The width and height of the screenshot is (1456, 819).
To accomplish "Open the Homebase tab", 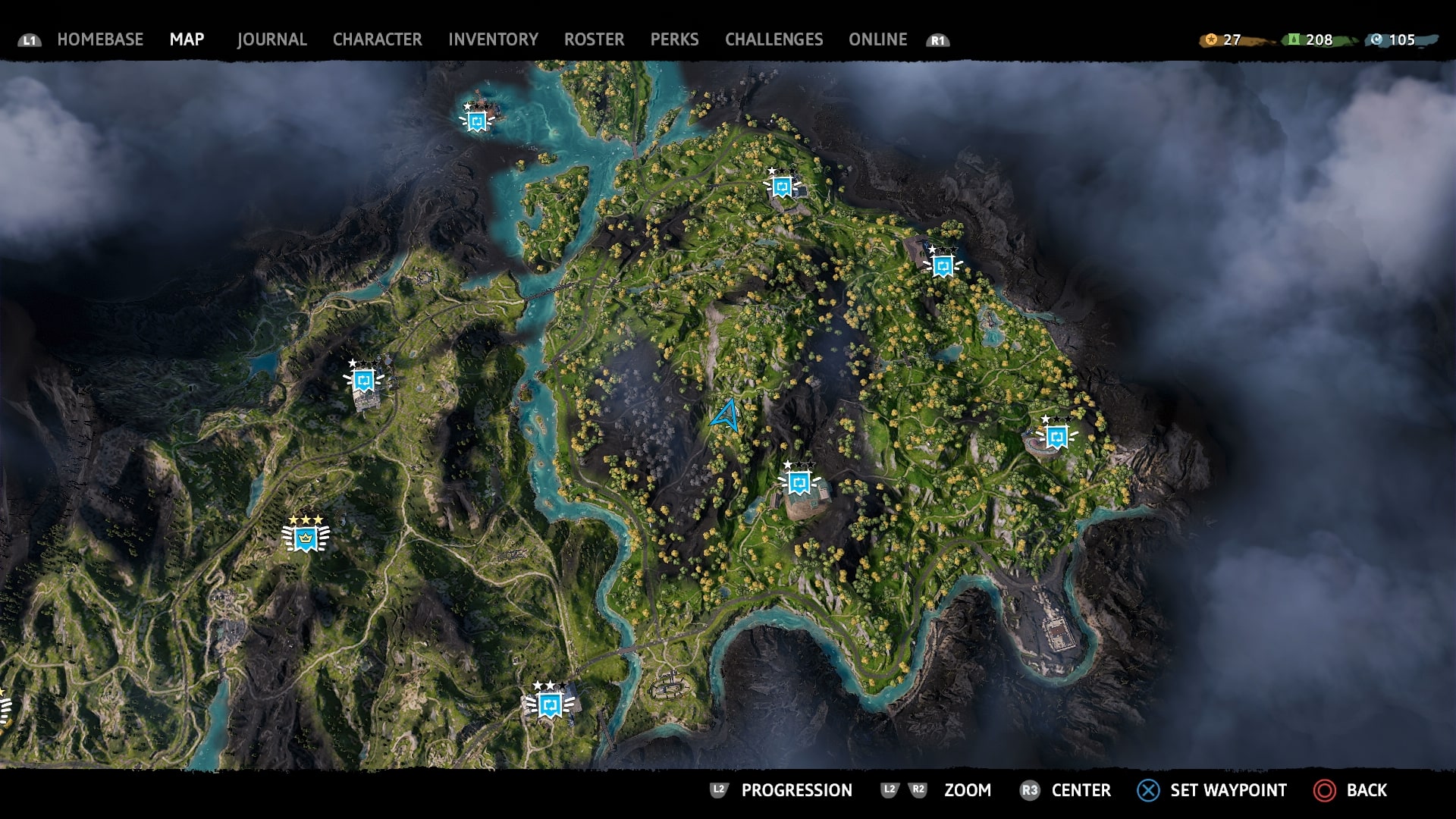I will [100, 39].
